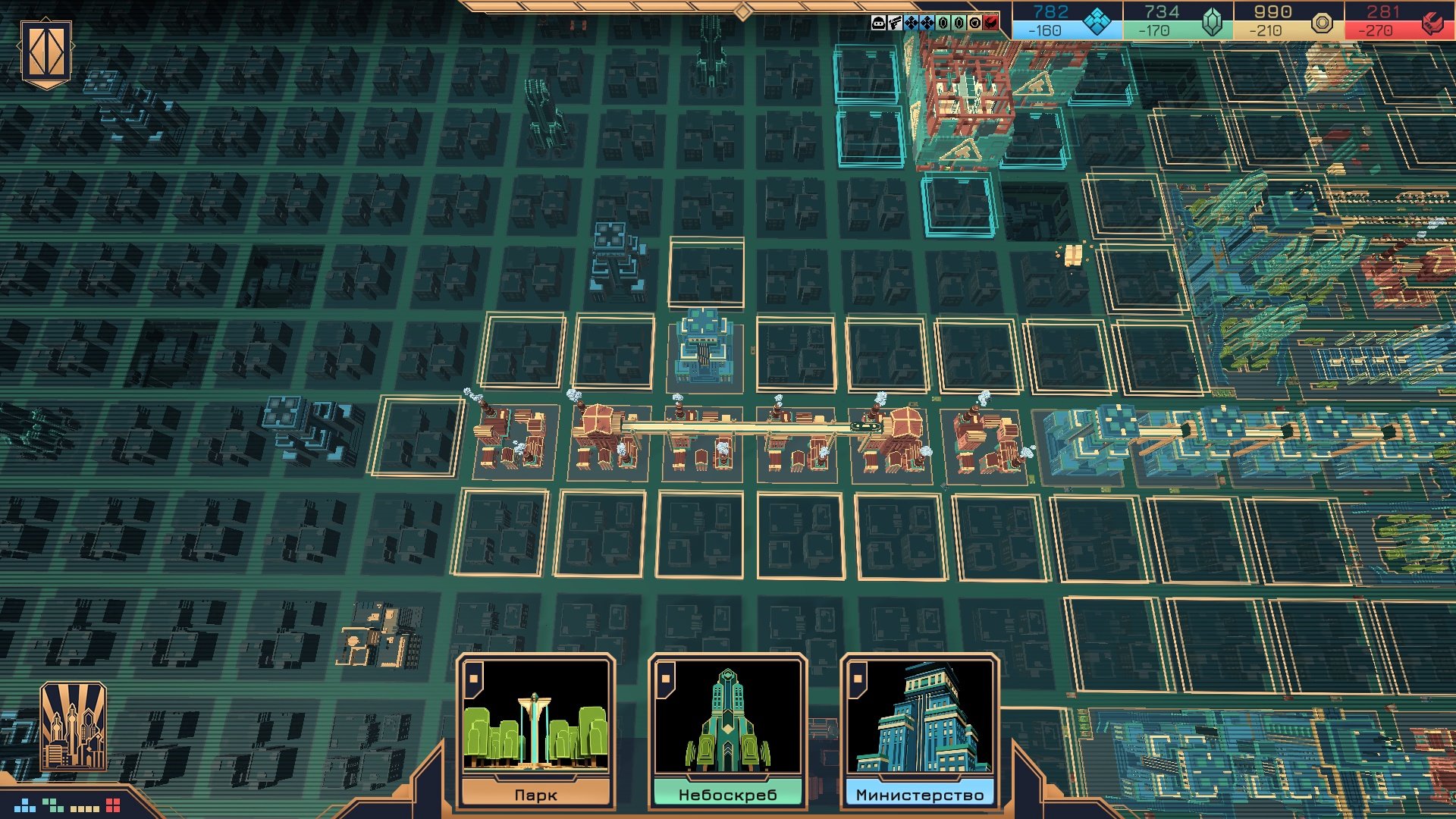
Task: Select the yellow straight-line block indicator
Action: 84,808
